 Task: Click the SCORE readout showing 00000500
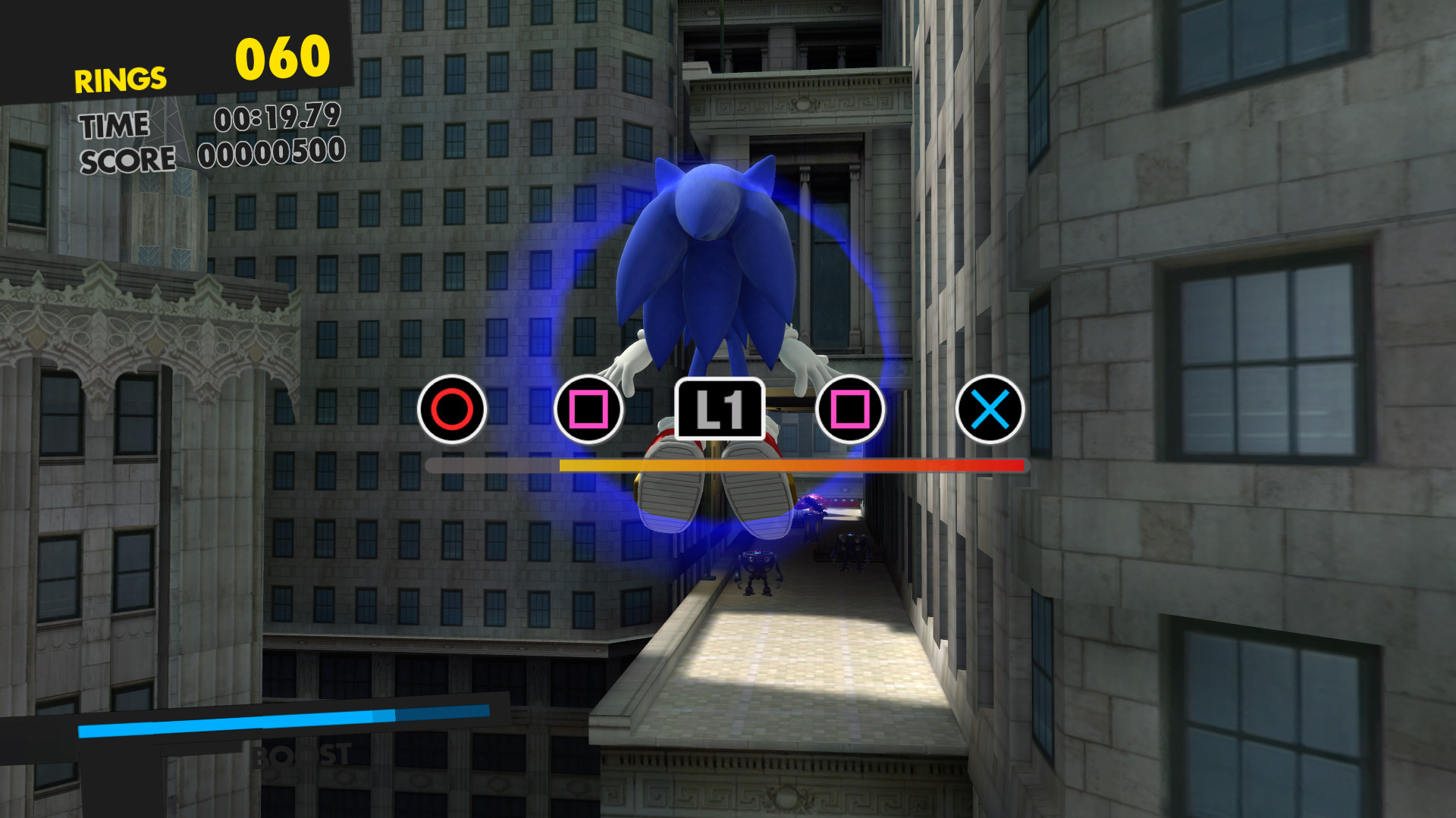[271, 155]
